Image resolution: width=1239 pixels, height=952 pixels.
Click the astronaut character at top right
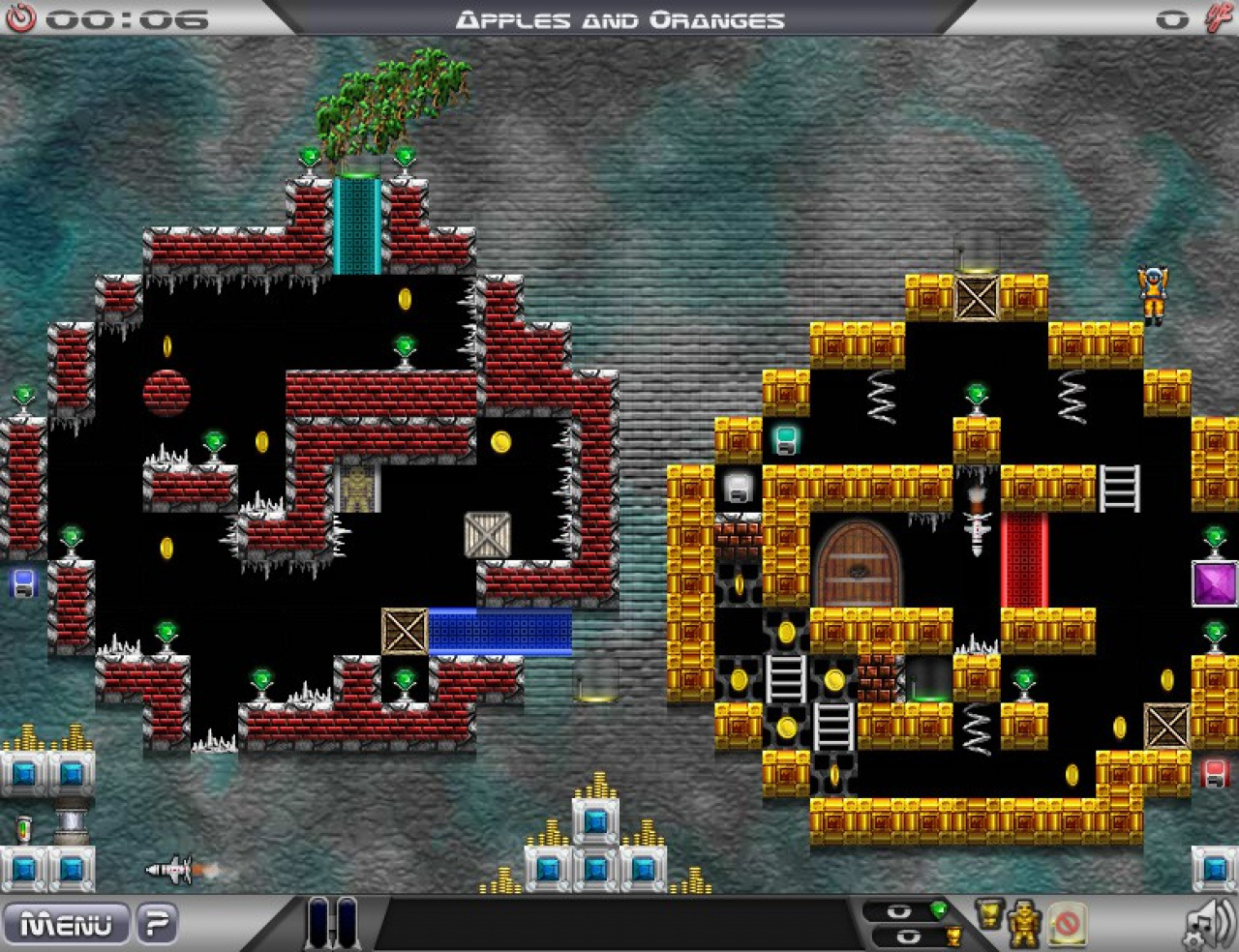tap(1154, 290)
